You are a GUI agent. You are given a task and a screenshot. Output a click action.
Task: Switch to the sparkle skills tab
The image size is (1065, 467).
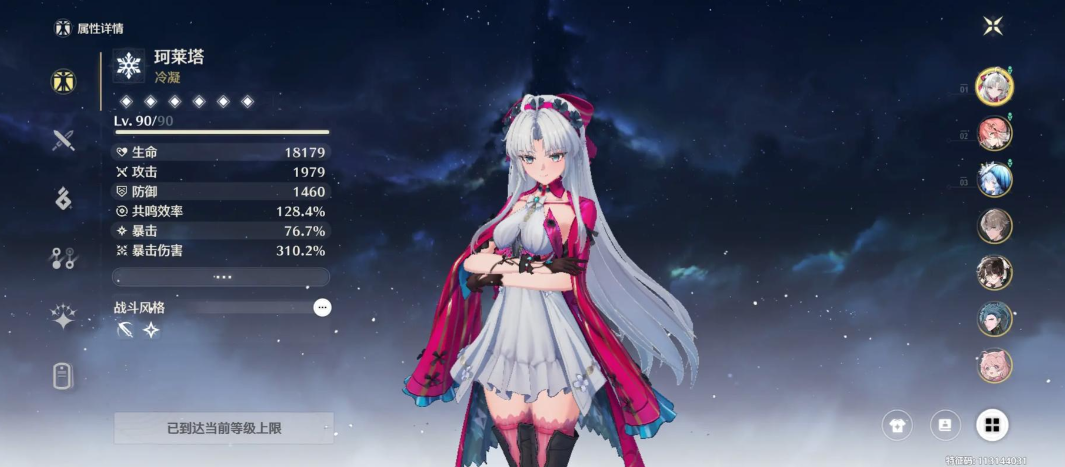click(64, 318)
